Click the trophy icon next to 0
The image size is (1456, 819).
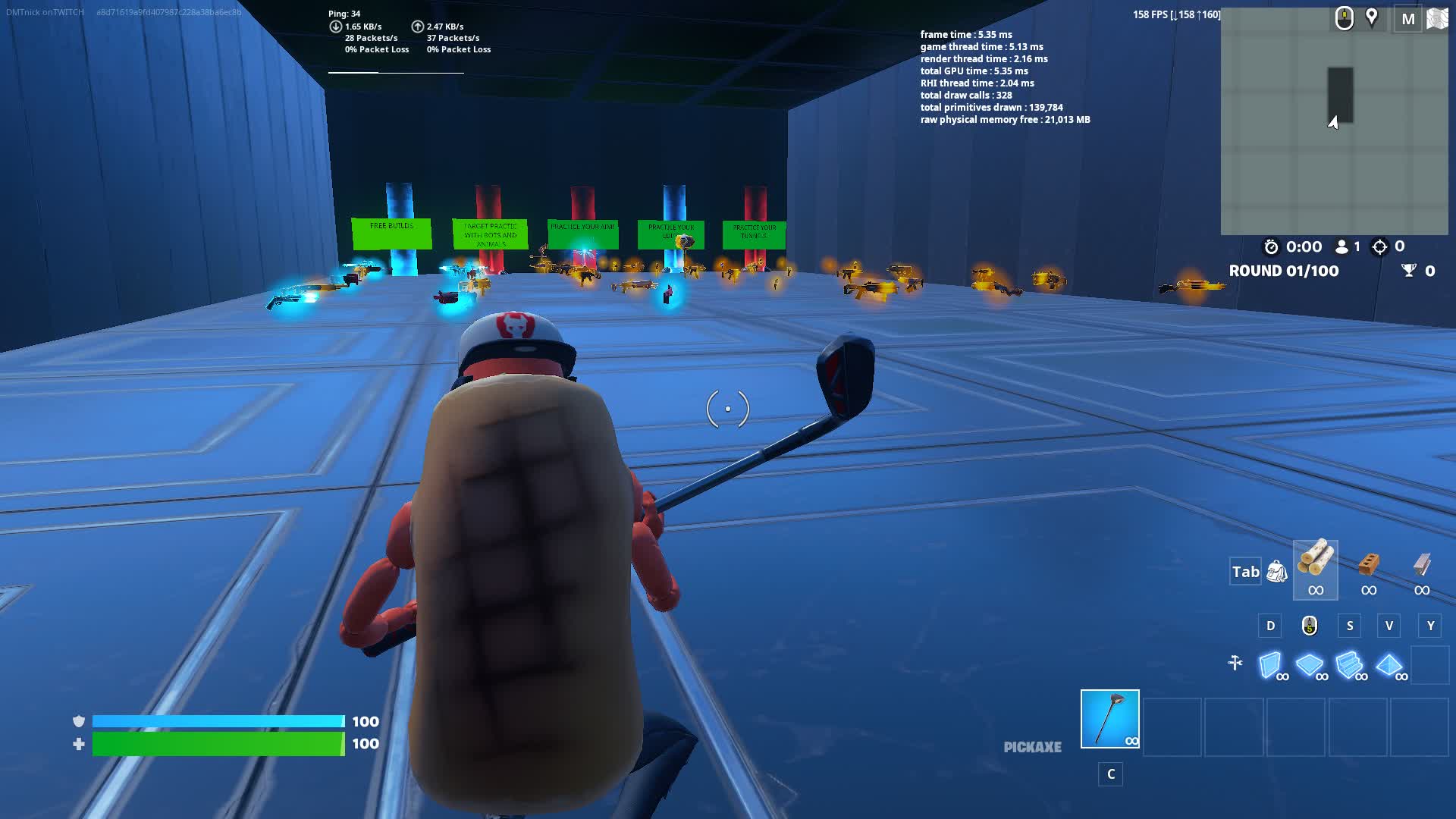pyautogui.click(x=1408, y=271)
